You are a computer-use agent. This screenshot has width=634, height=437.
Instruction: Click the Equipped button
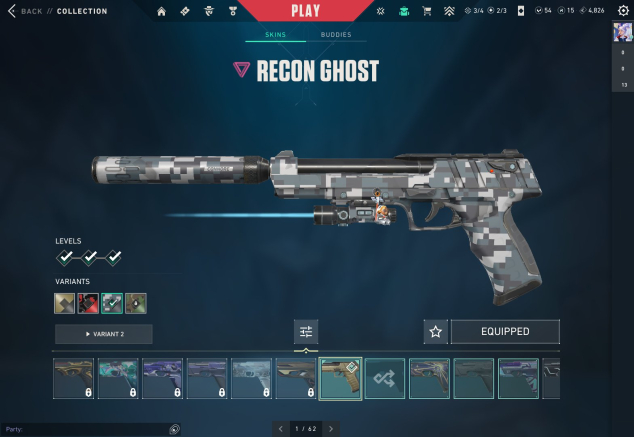coord(505,332)
